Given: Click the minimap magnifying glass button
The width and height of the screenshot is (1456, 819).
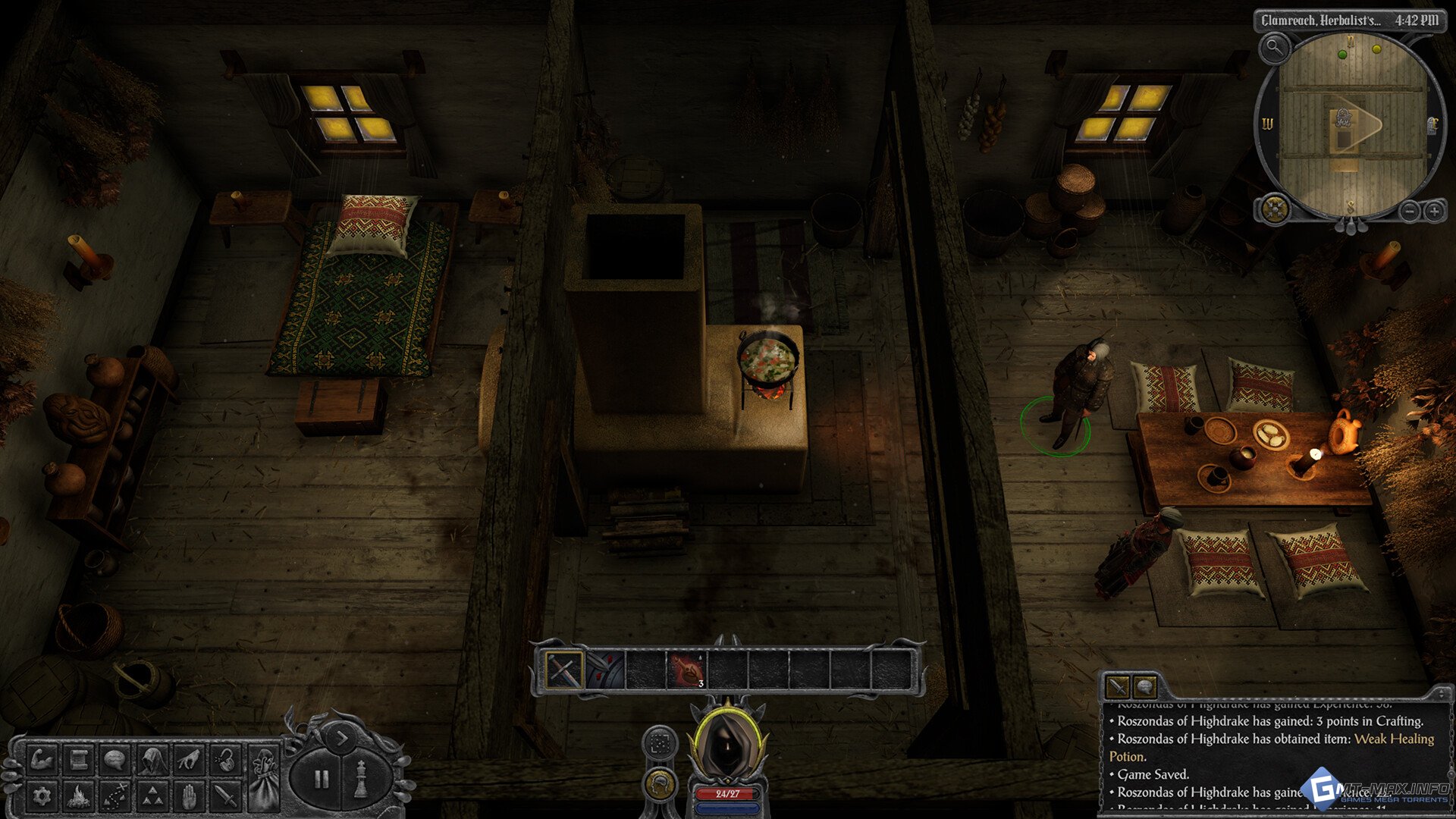Looking at the screenshot, I should [1275, 49].
